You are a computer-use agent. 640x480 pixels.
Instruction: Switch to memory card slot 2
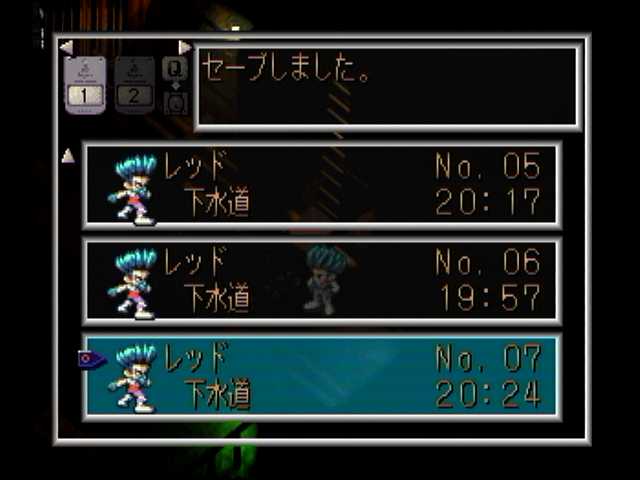click(134, 85)
